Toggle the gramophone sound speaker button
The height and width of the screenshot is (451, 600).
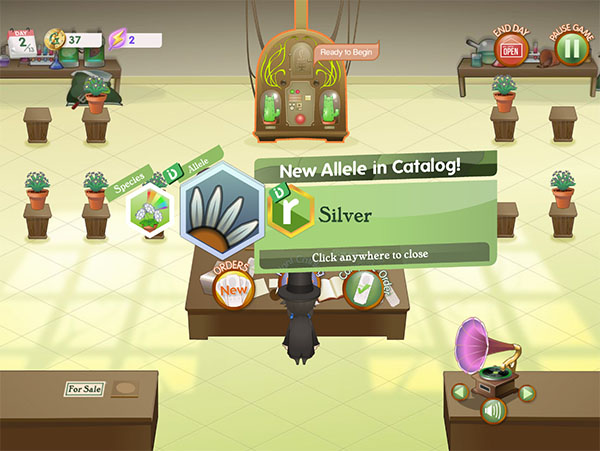coord(492,410)
